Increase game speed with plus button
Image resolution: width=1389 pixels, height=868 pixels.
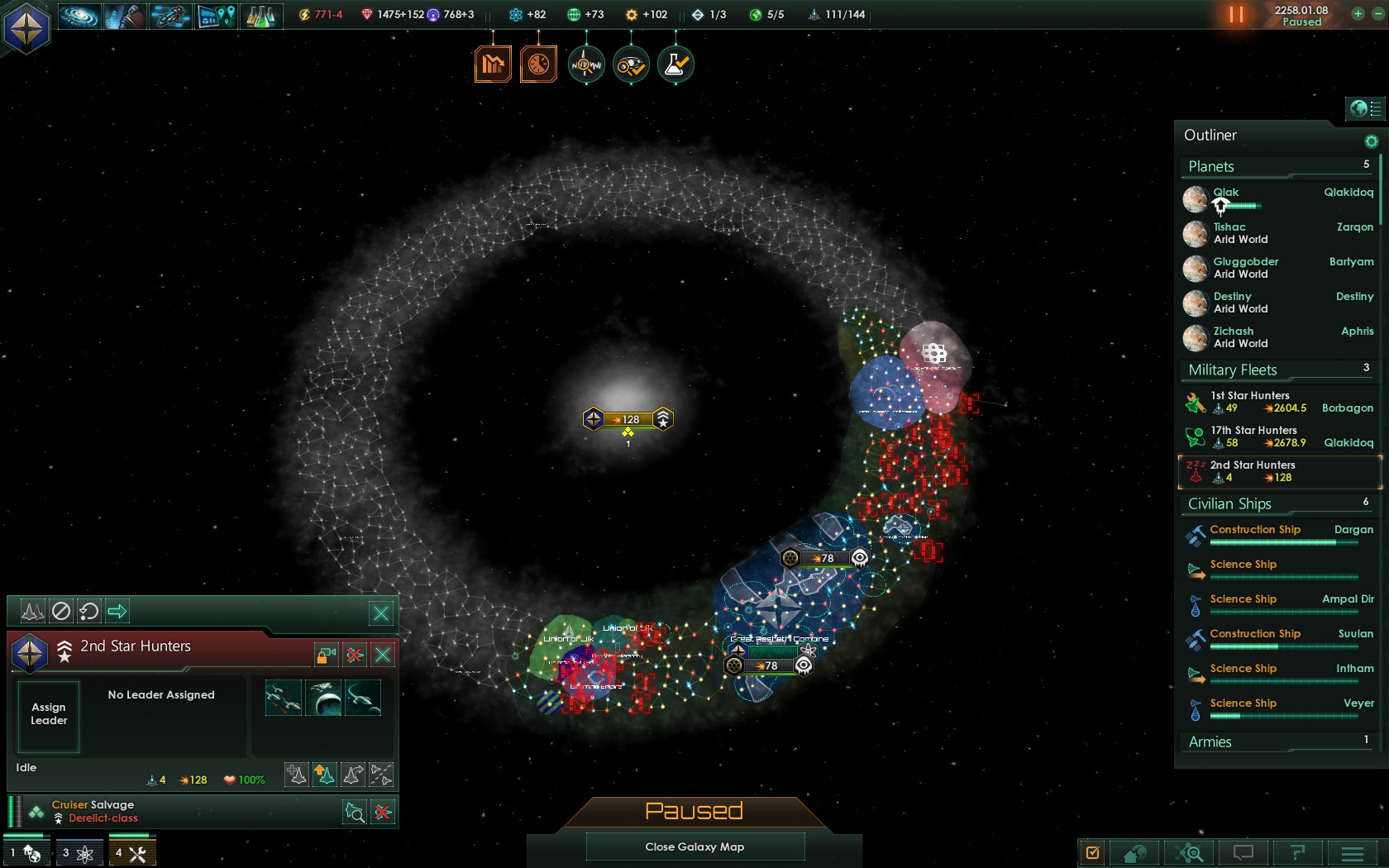coord(1357,14)
